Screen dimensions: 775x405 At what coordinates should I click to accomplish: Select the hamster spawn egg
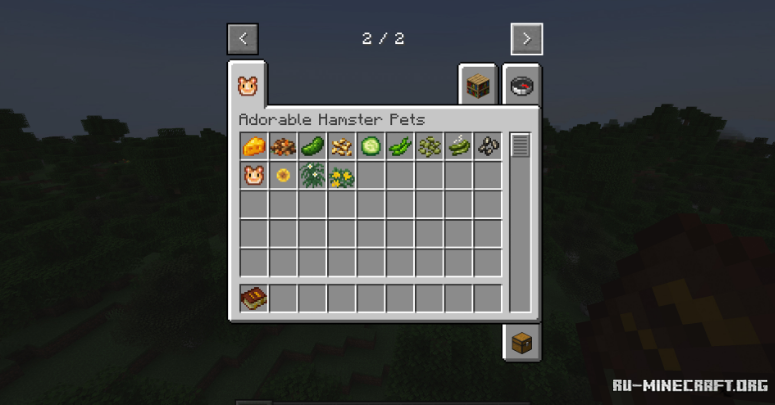pos(254,176)
